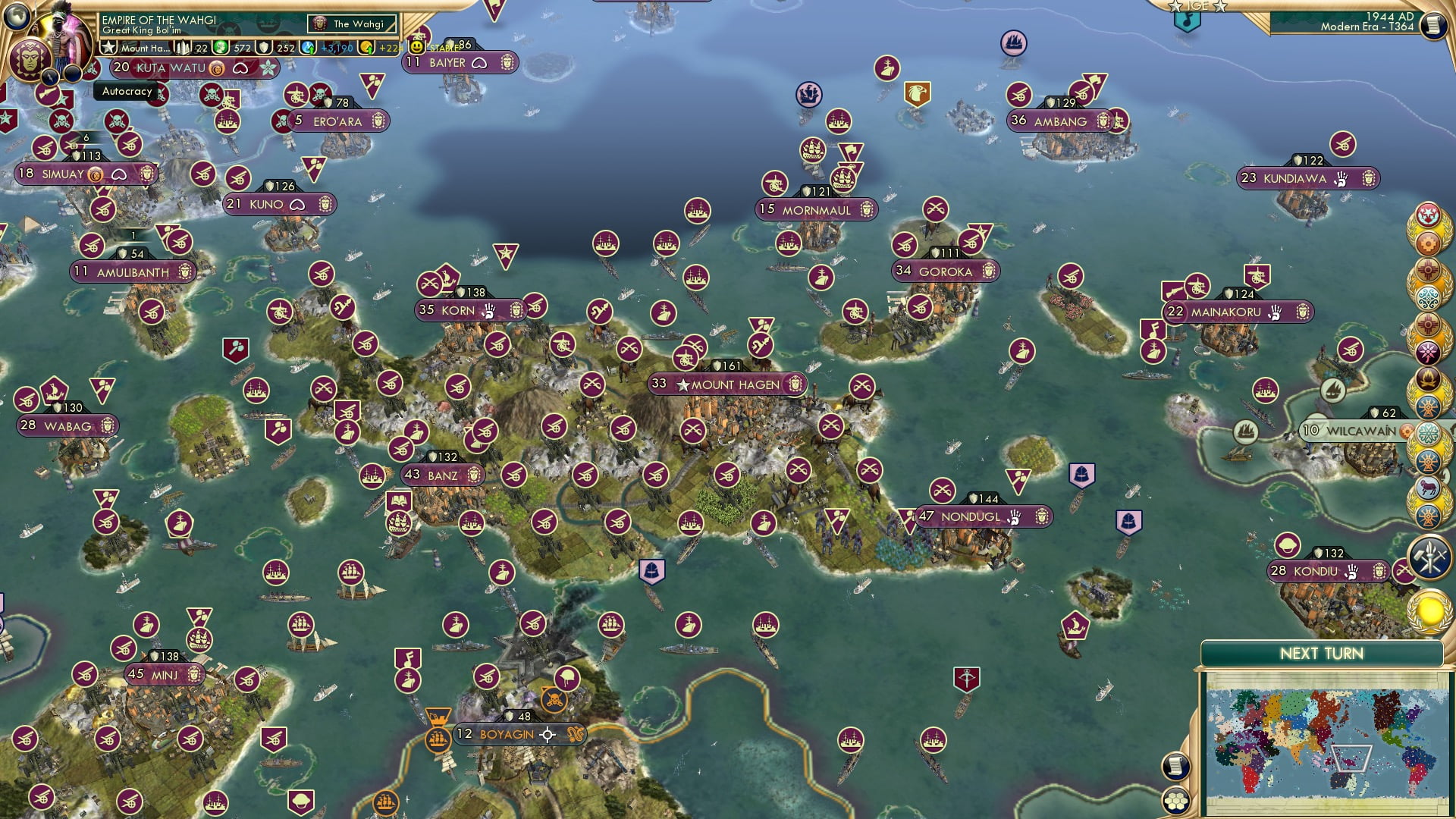Click the orange spoked wheel notification medallion
This screenshot has width=1456, height=819.
click(x=1429, y=407)
